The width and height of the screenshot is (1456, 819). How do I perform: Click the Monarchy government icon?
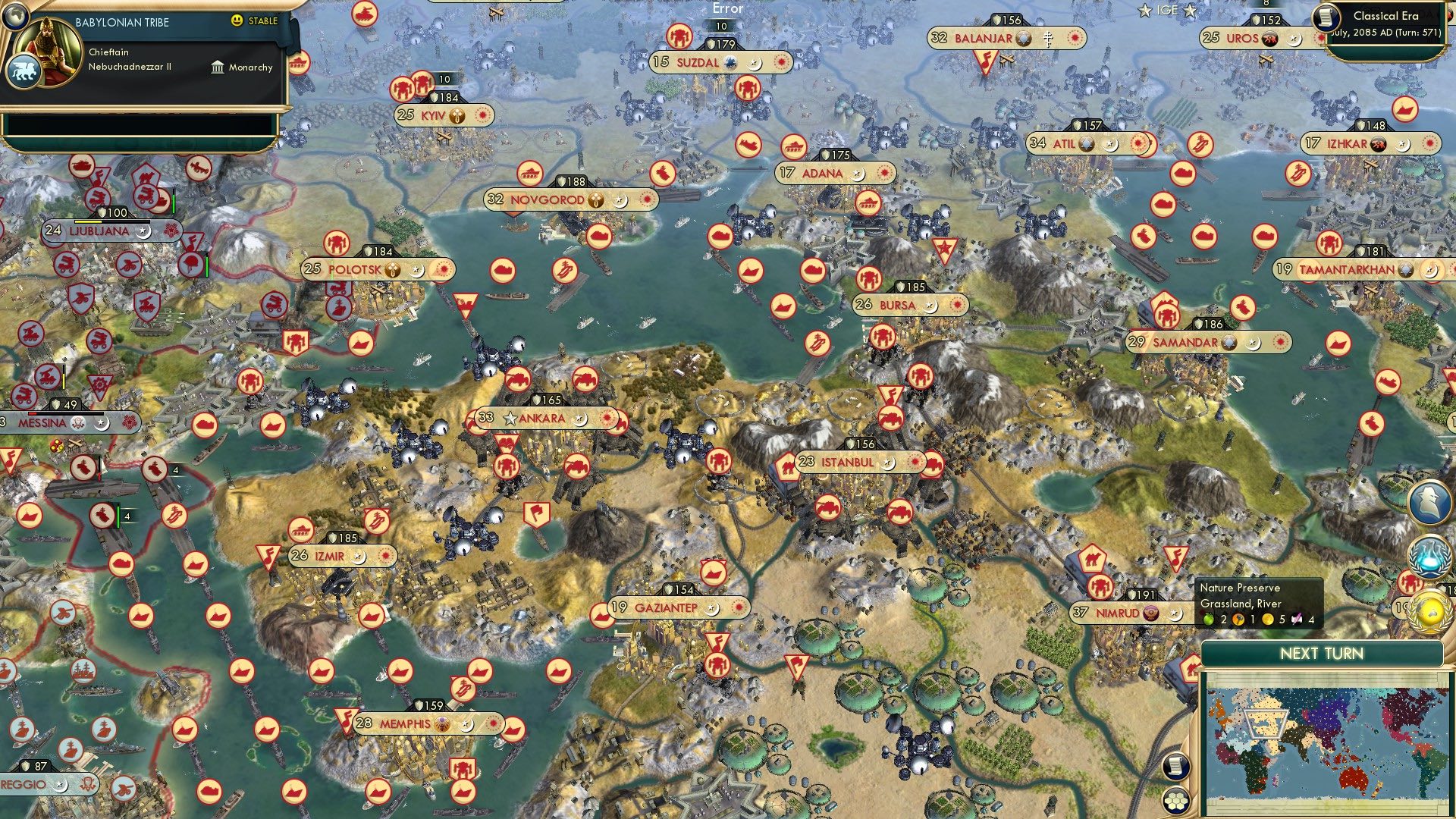pyautogui.click(x=218, y=67)
